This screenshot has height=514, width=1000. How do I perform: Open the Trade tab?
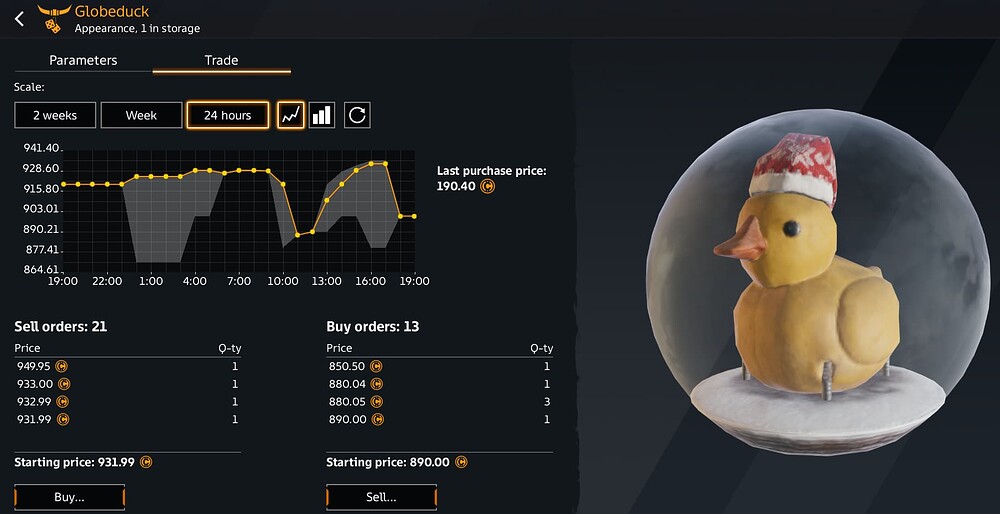(x=221, y=60)
